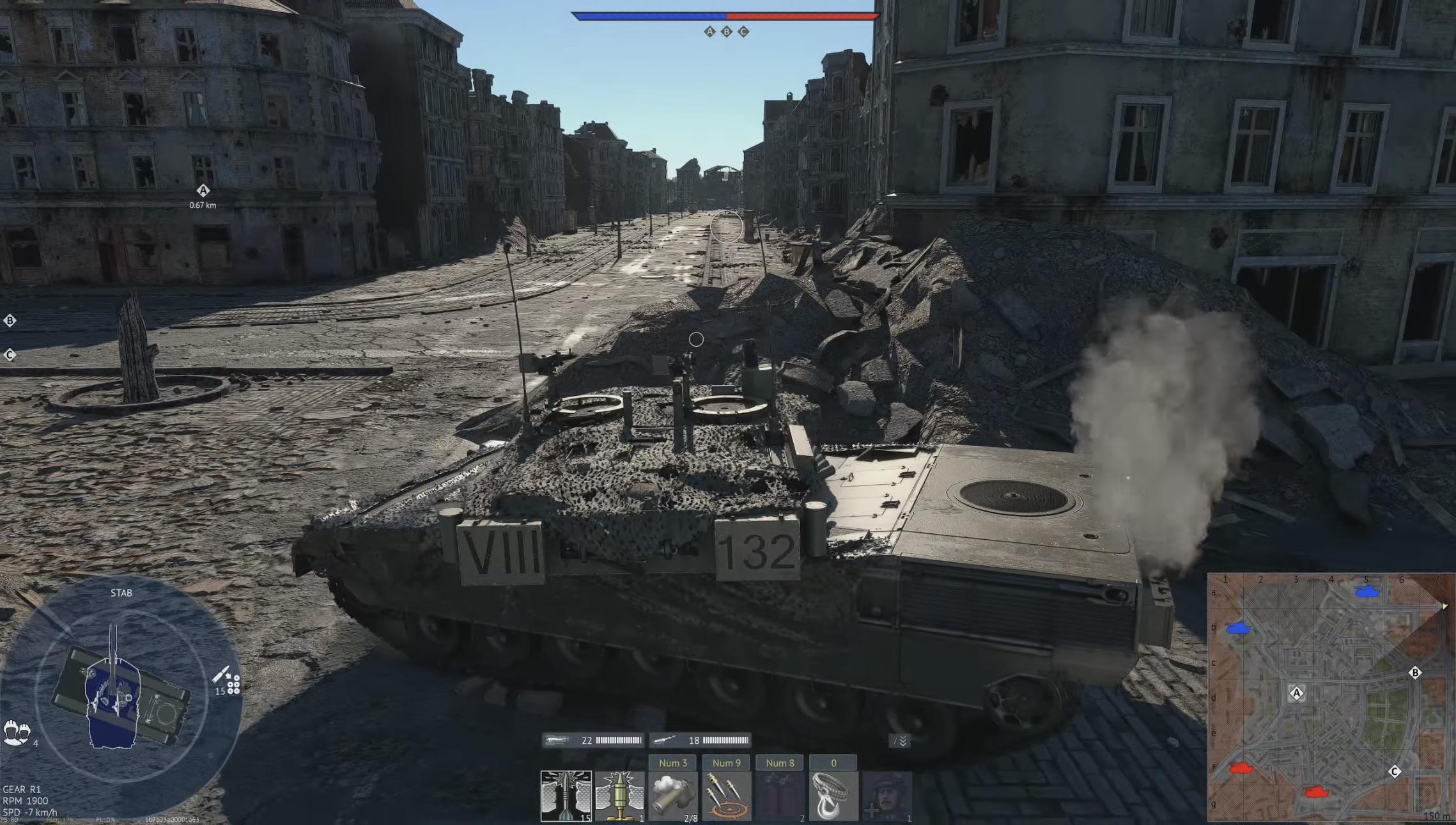Click the Num 3 keybind label
Screen dimensions: 1456x825
point(673,762)
